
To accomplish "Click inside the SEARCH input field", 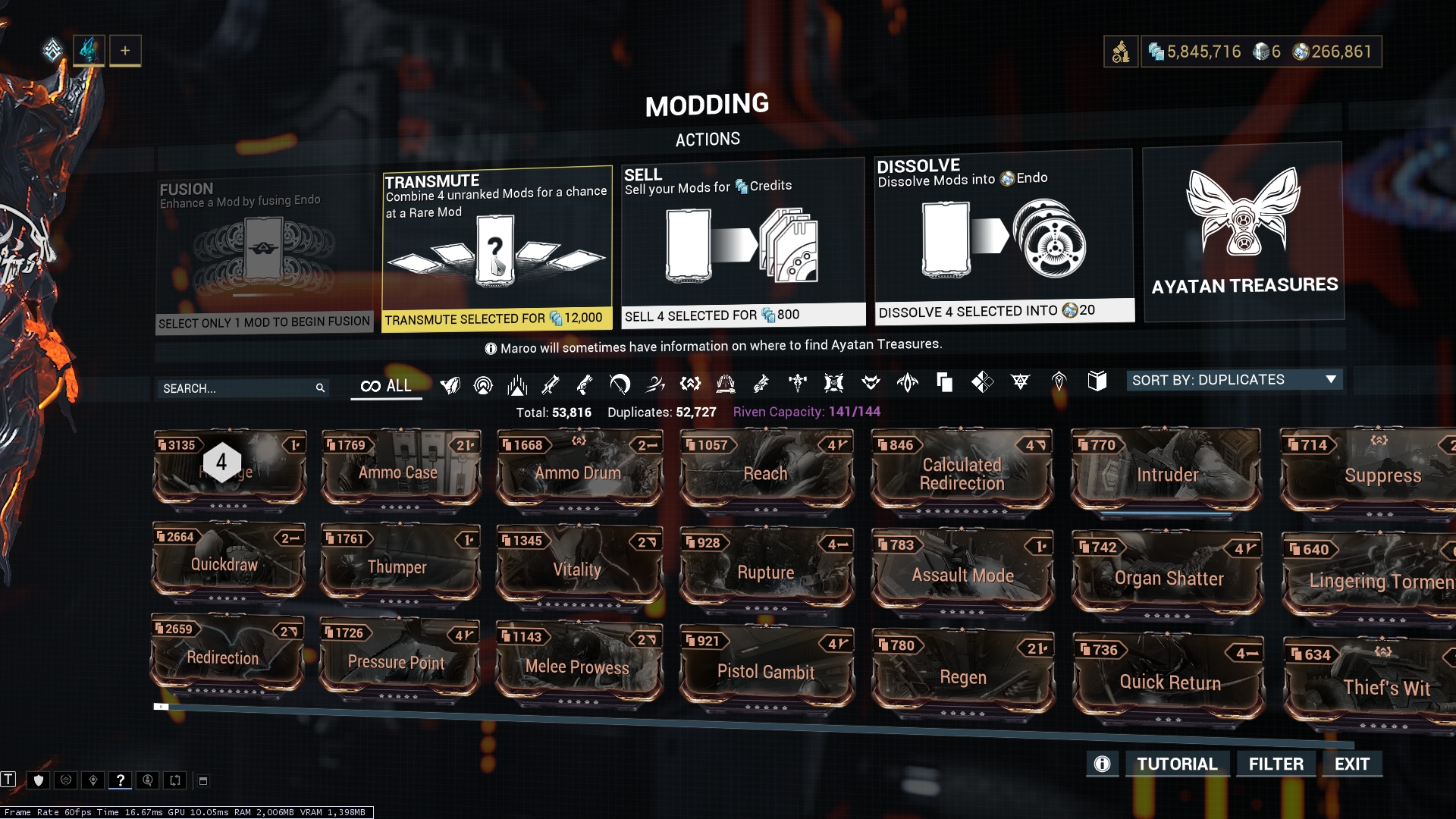I will tap(227, 388).
